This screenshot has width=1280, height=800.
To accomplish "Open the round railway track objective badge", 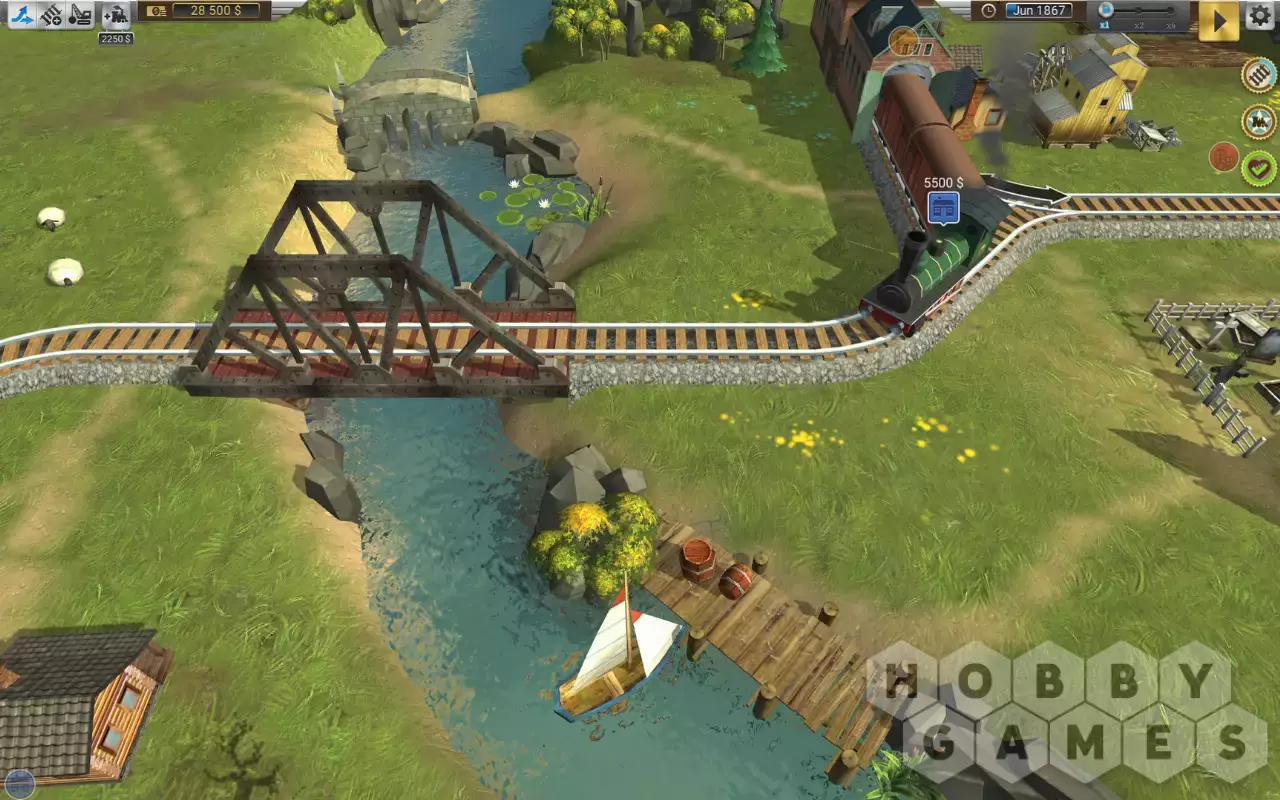I will 1258,75.
